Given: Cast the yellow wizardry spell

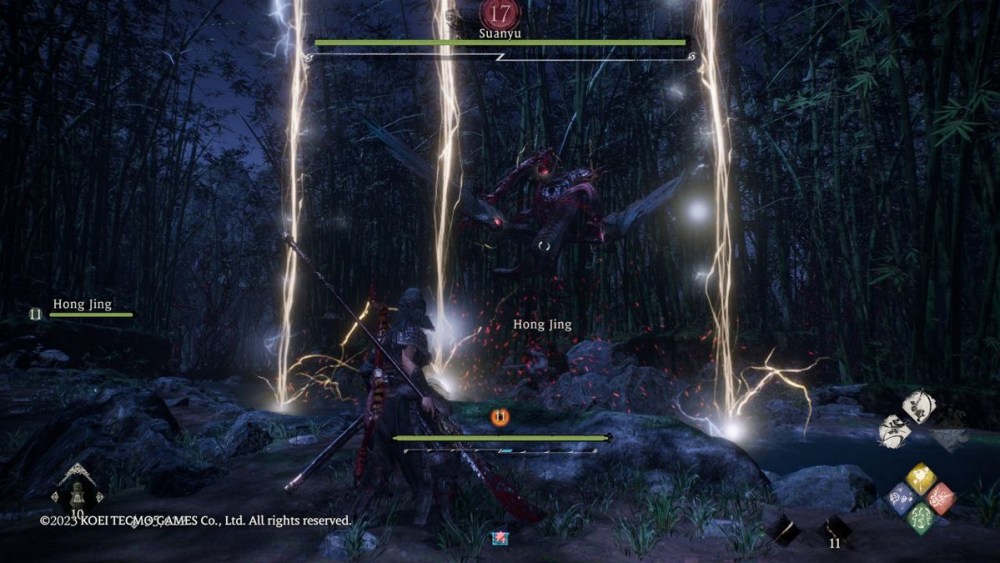Looking at the screenshot, I should 921,479.
